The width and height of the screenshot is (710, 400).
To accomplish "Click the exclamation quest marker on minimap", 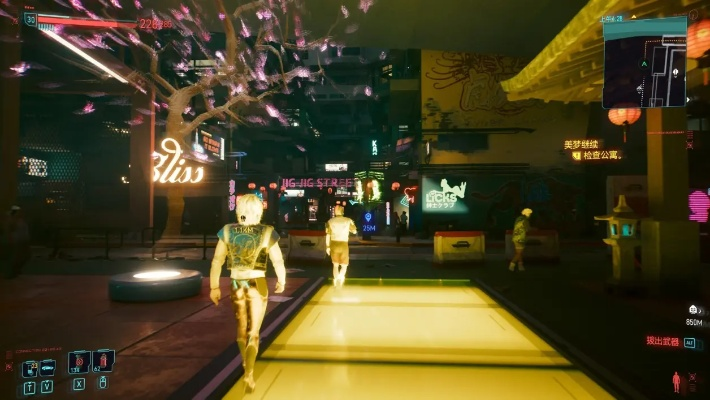I will (x=676, y=72).
